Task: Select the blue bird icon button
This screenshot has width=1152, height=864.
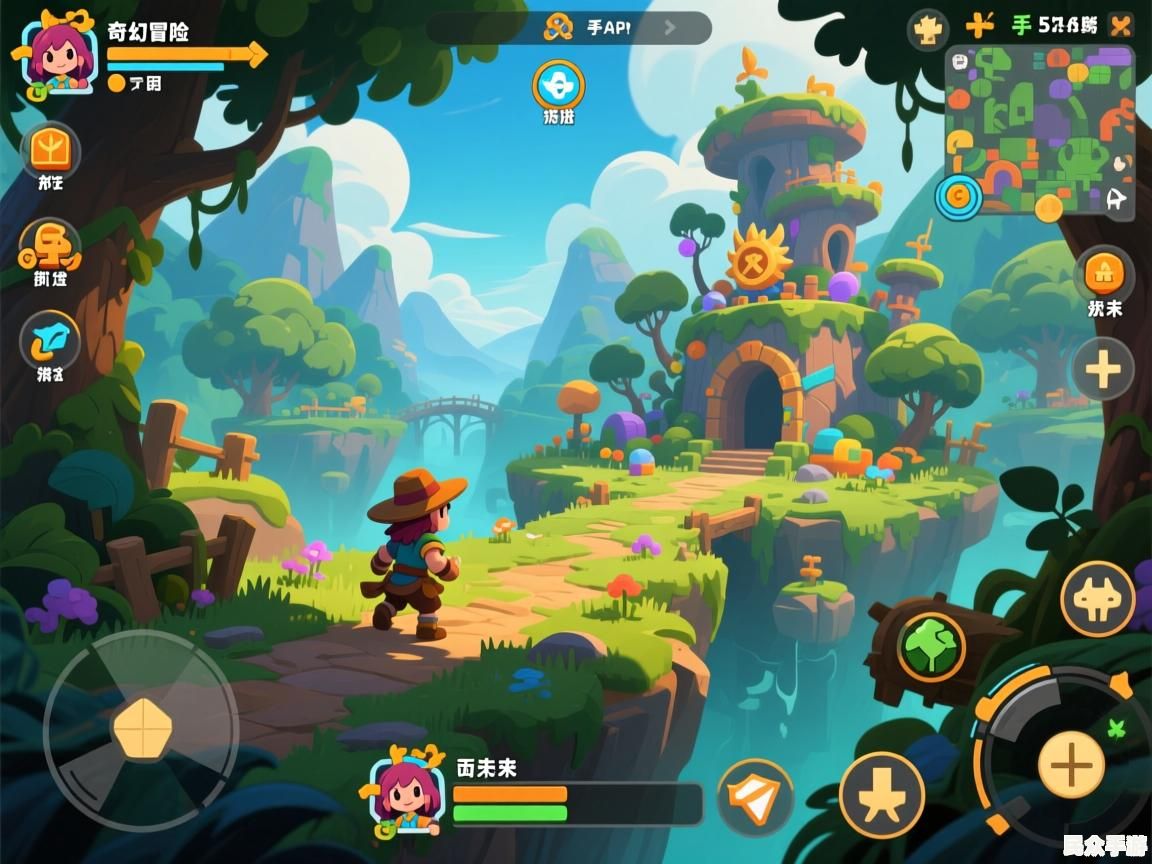Action: tap(50, 339)
